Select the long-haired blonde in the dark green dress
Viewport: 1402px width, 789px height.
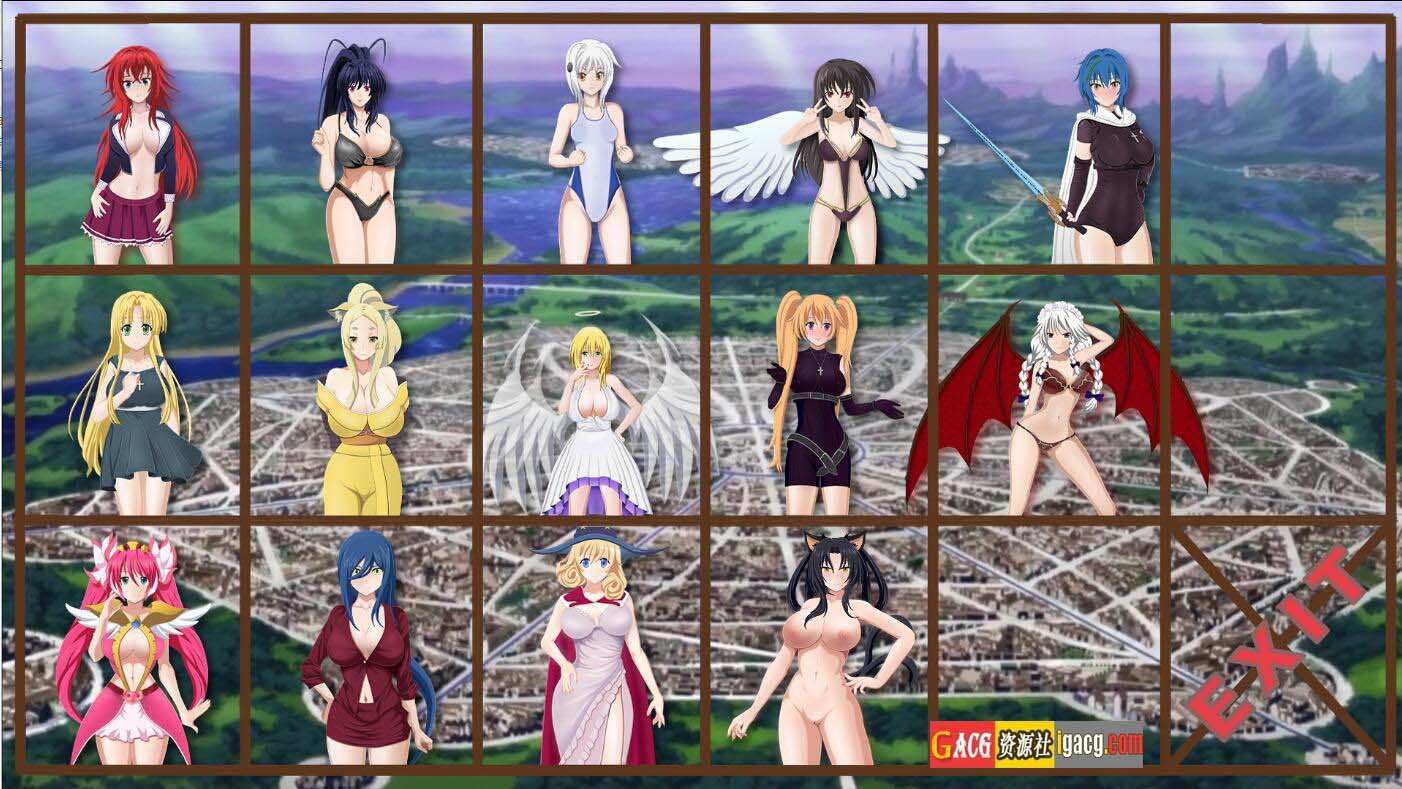tap(135, 400)
